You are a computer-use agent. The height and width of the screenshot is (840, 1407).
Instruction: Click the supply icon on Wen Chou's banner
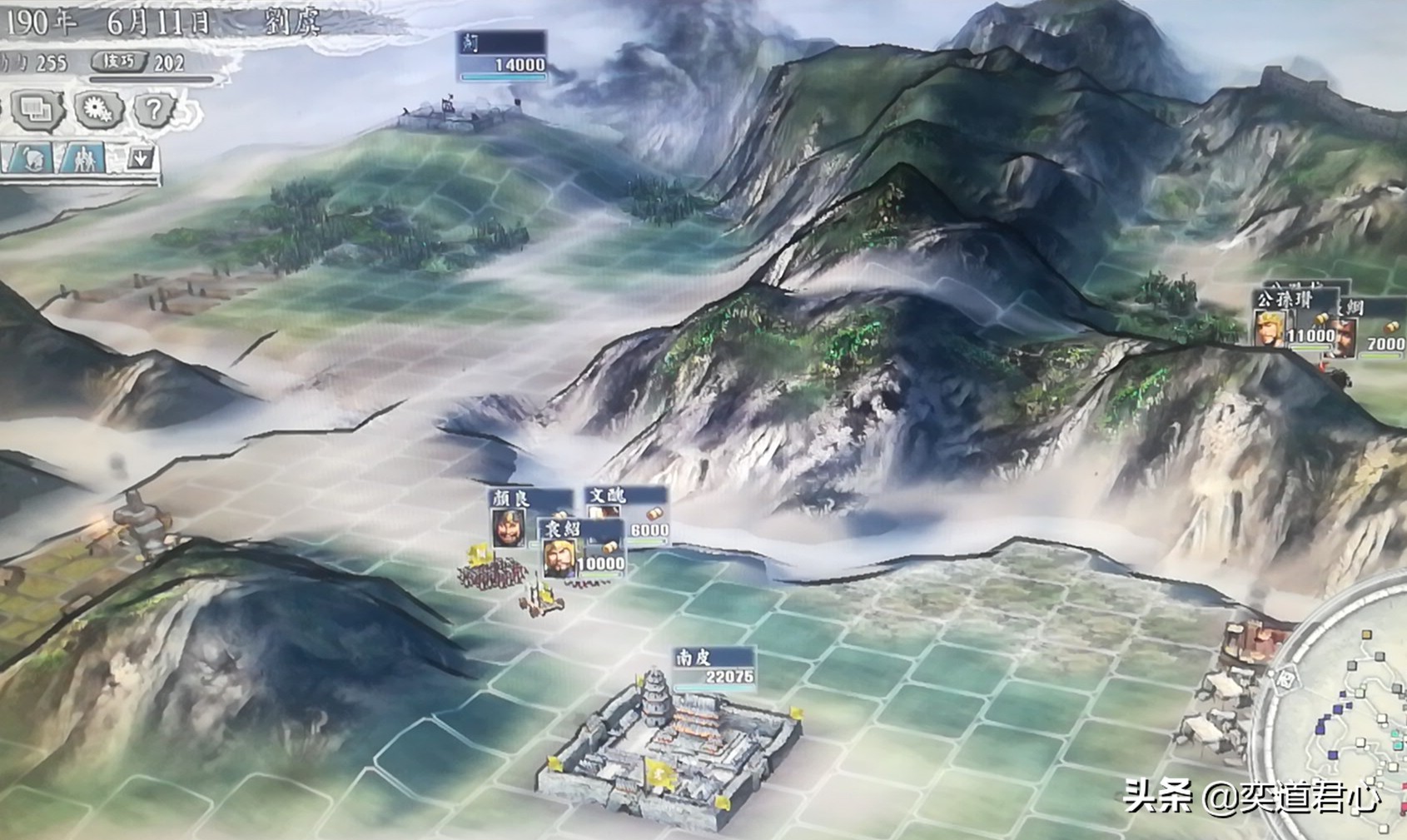[654, 514]
